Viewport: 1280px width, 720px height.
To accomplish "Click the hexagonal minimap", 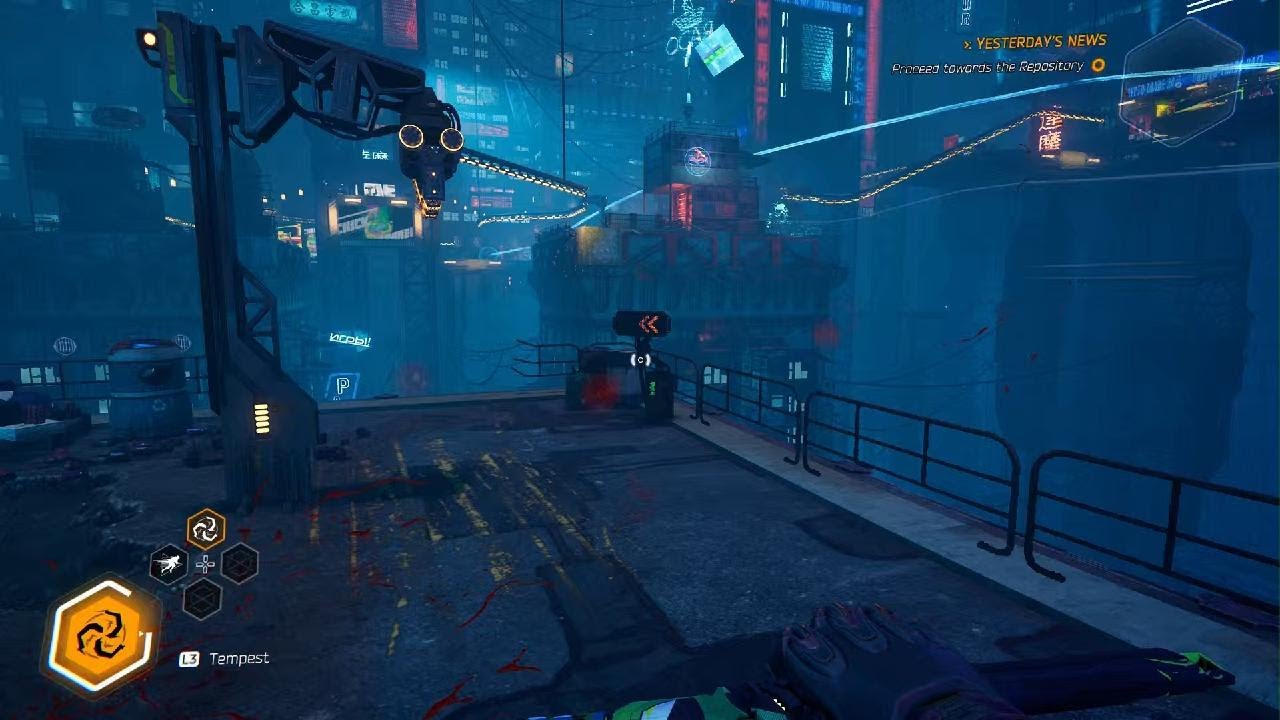I will tap(1180, 80).
